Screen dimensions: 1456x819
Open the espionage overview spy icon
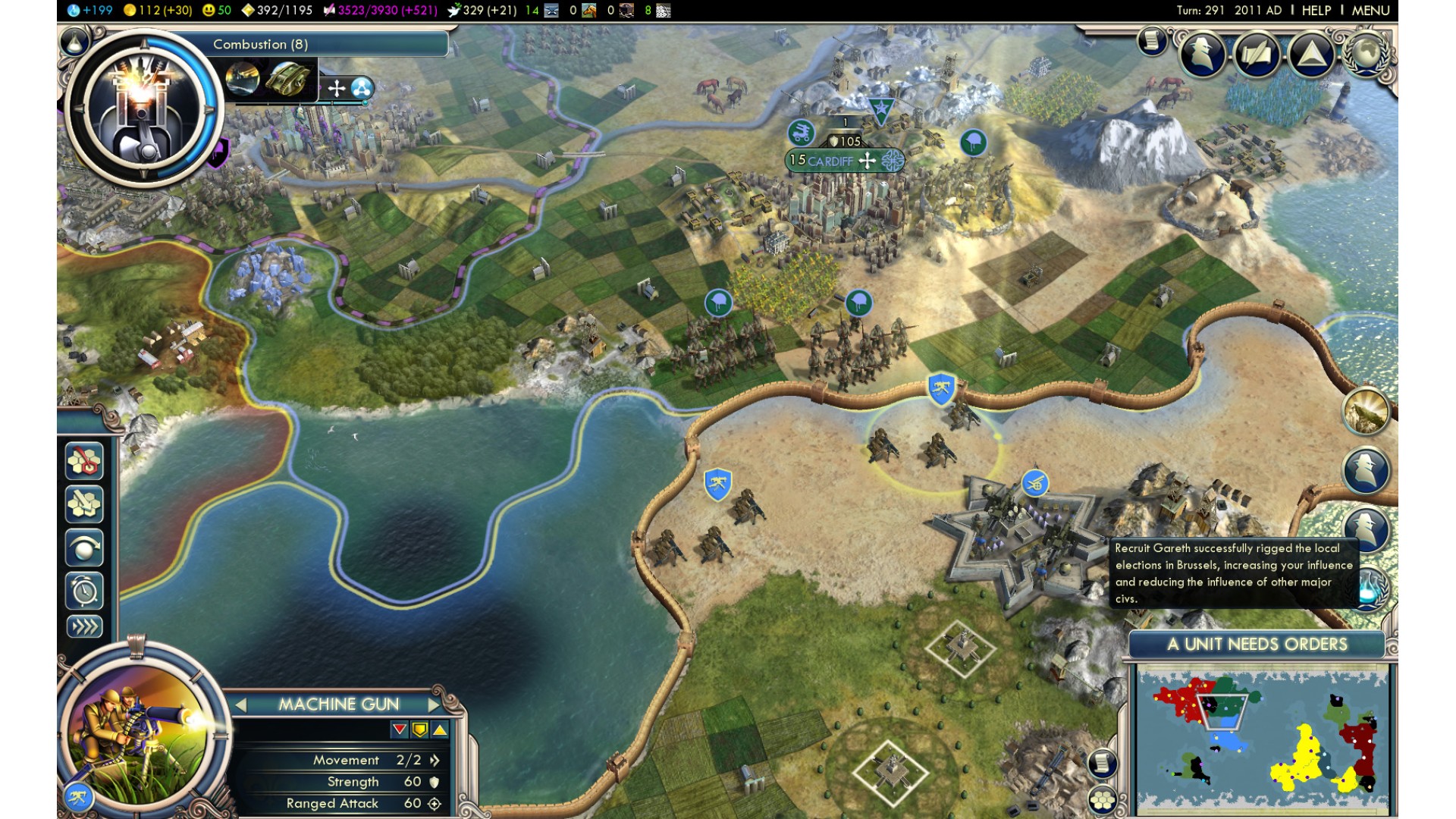coord(1202,54)
